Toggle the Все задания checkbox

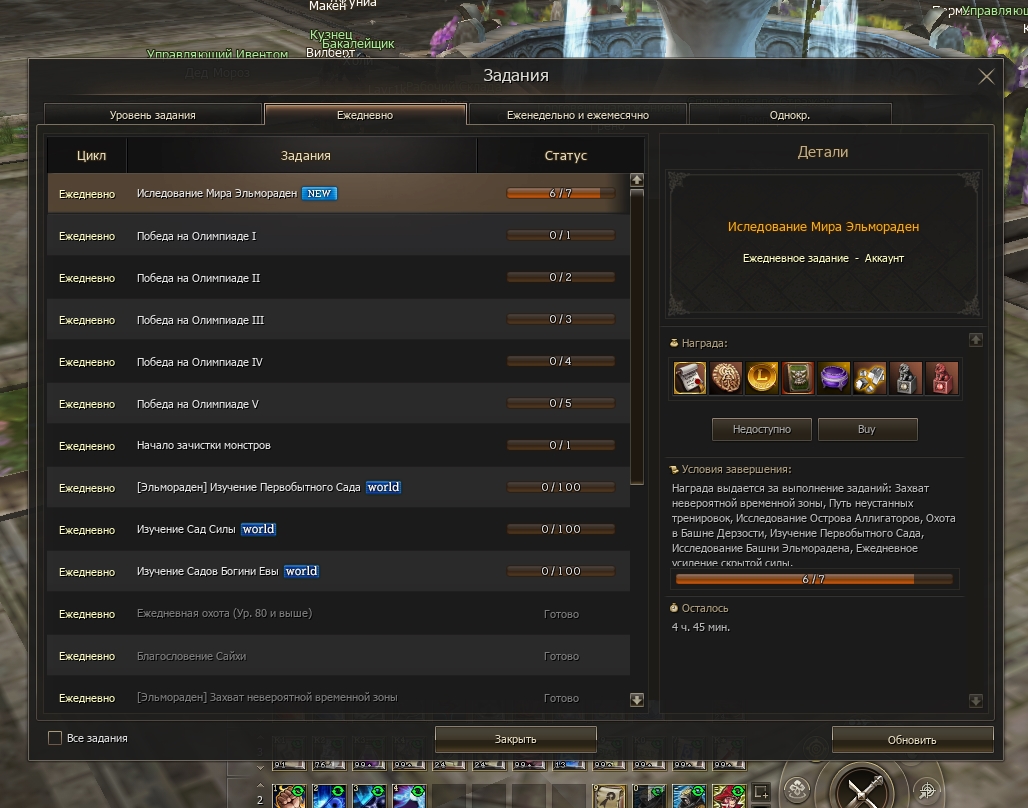coord(55,738)
